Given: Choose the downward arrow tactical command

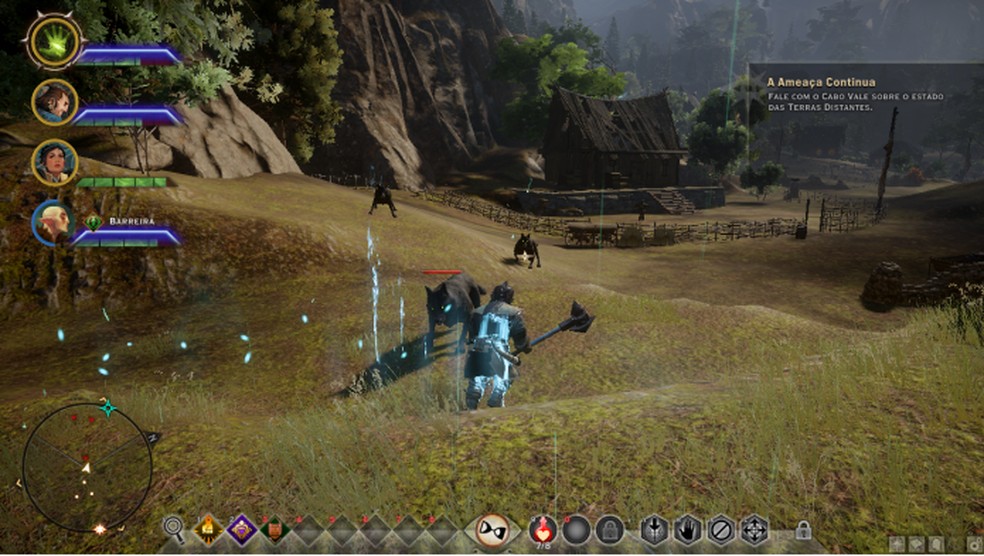Looking at the screenshot, I should coord(654,529).
